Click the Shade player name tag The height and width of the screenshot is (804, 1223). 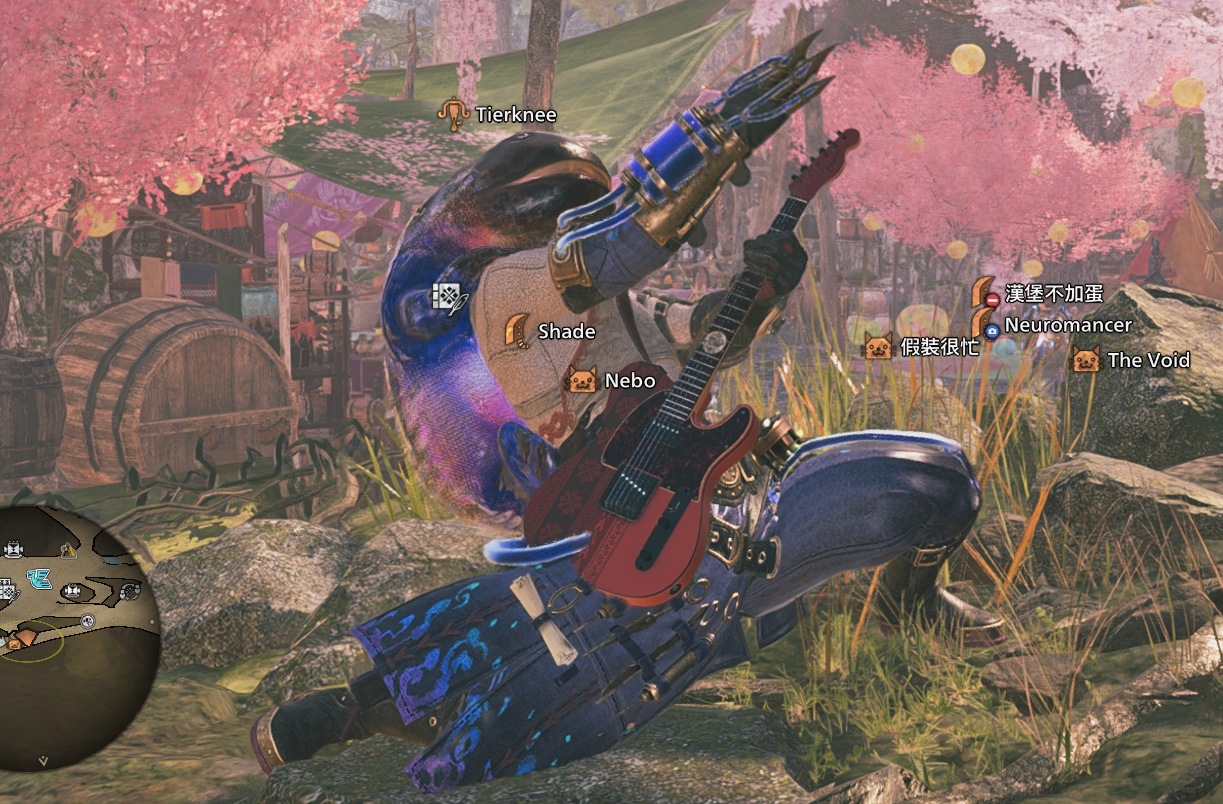point(566,331)
